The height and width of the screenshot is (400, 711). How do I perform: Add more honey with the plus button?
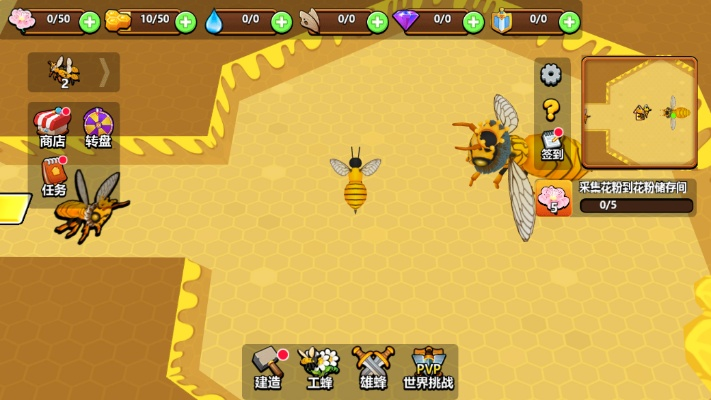185,21
